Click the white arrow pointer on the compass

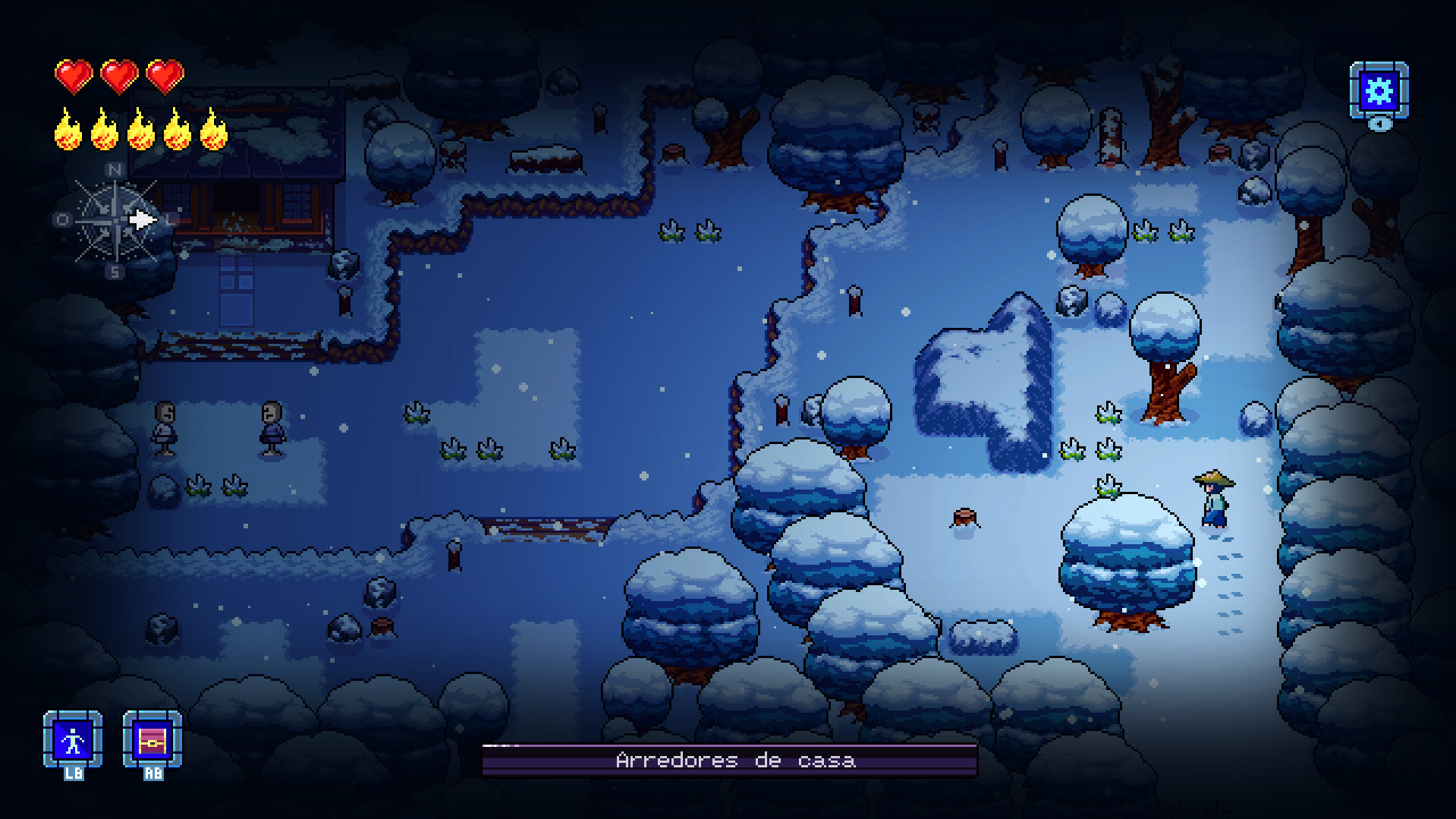click(143, 220)
